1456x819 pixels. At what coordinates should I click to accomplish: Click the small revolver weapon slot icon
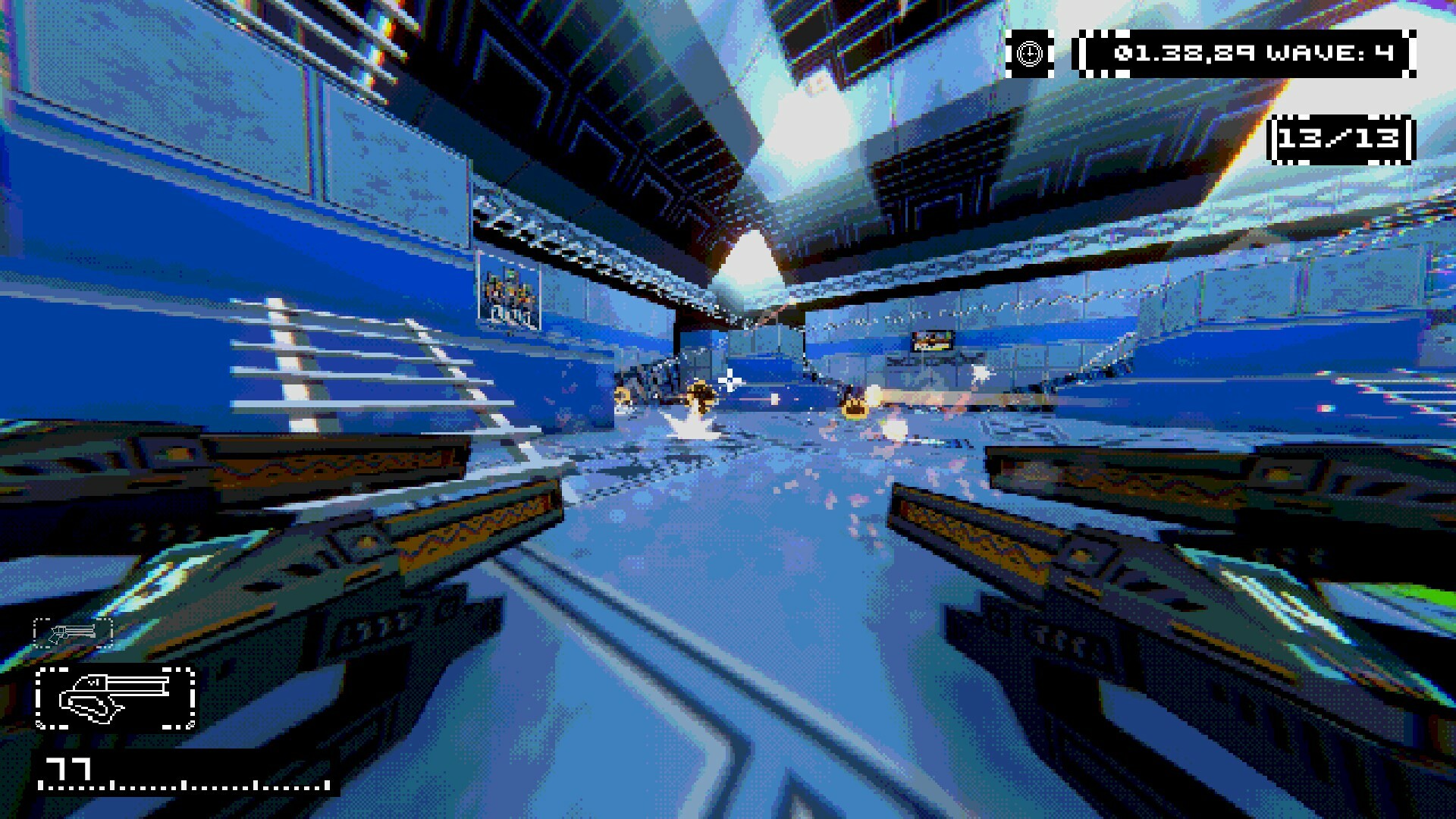(x=74, y=633)
